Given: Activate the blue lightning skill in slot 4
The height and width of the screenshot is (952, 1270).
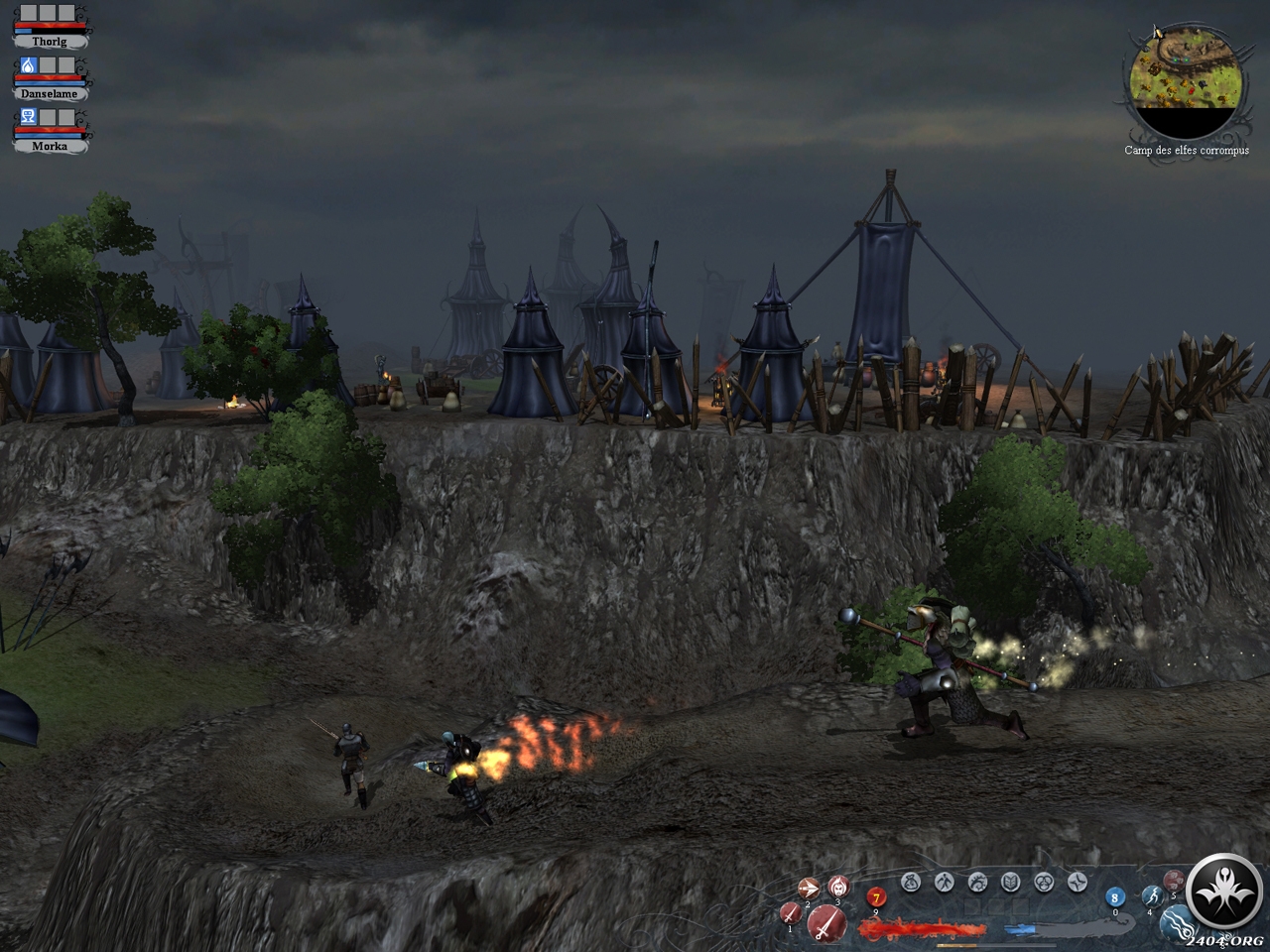Looking at the screenshot, I should 1151,897.
